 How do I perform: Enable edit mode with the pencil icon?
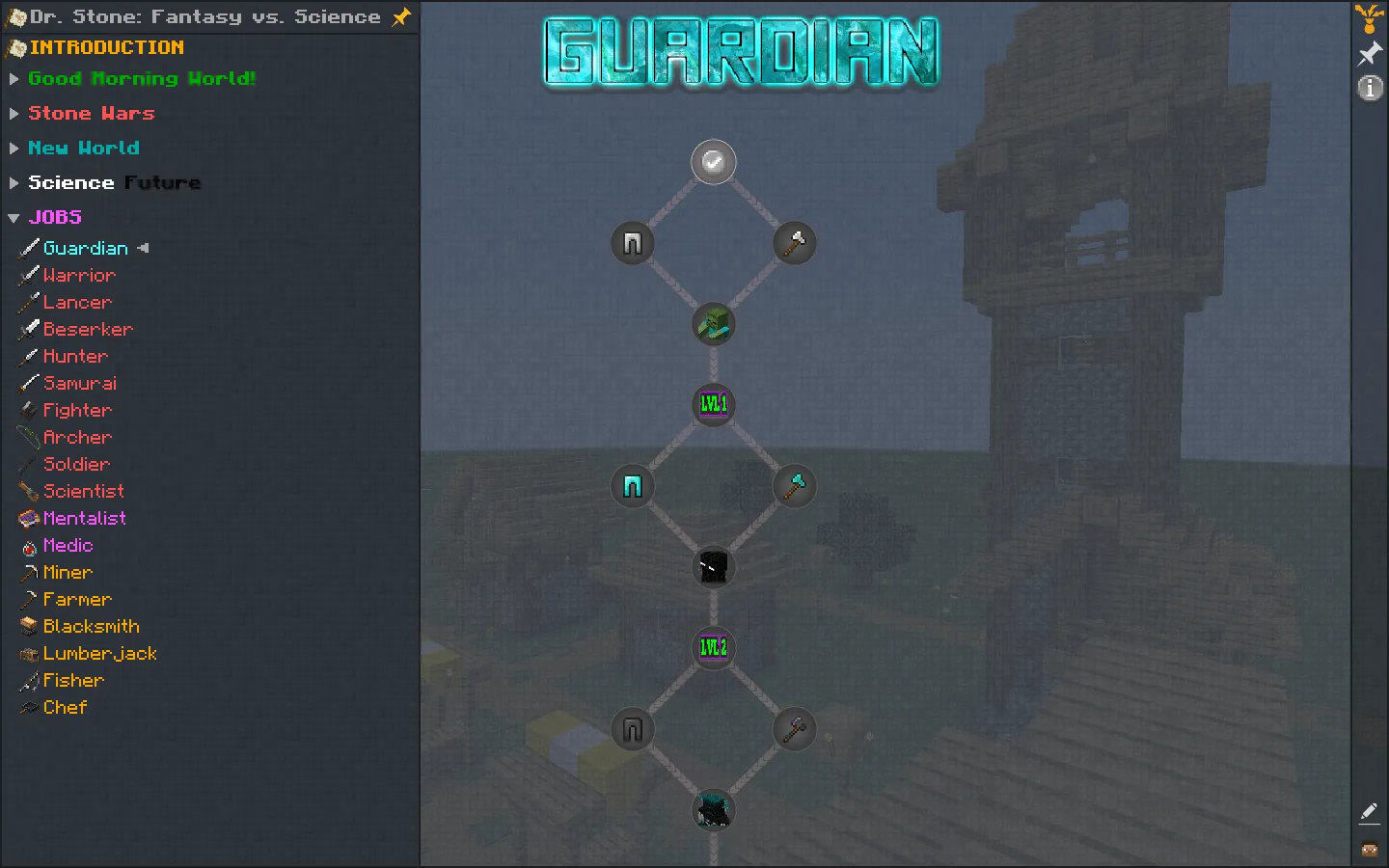point(1369,813)
